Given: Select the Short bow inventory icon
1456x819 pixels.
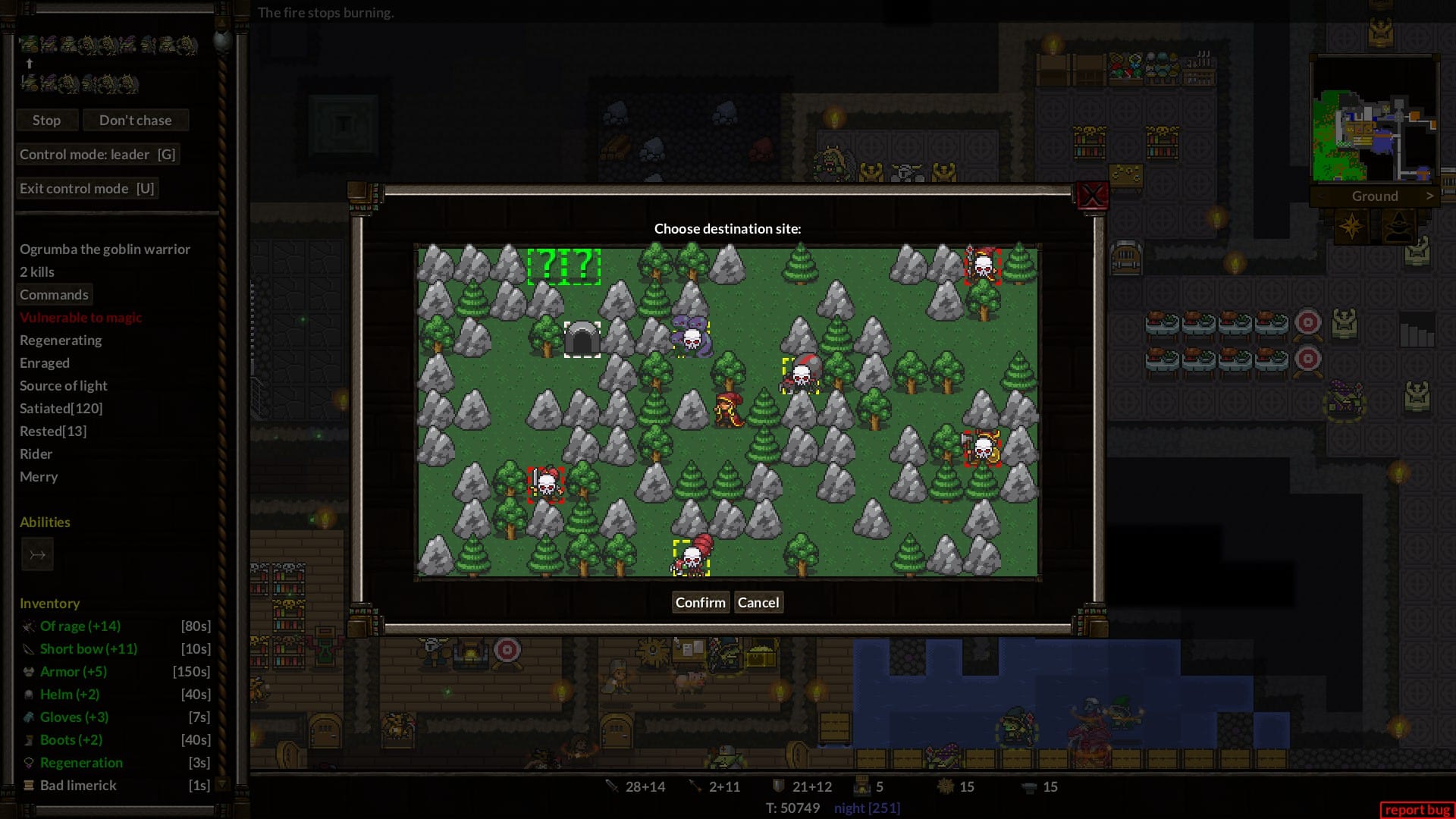Looking at the screenshot, I should (x=27, y=648).
